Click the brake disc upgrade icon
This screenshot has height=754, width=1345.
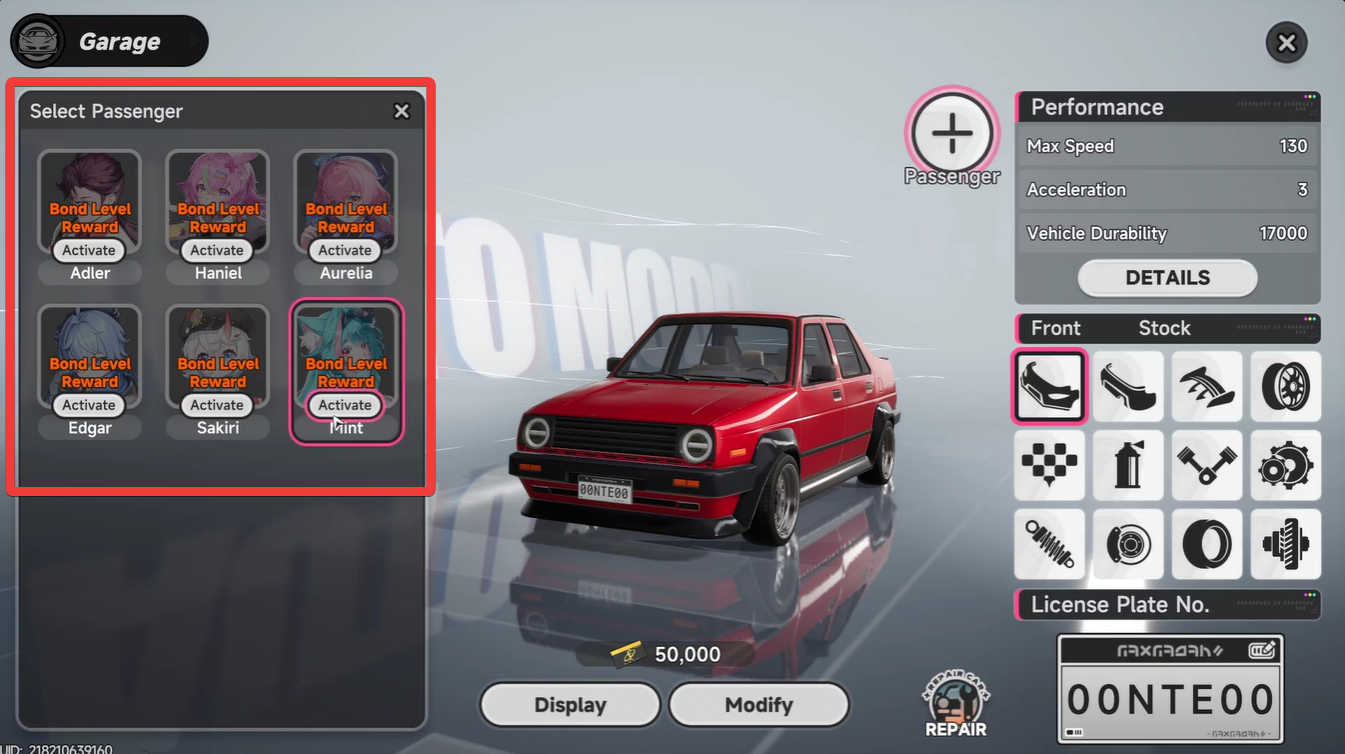[x=1128, y=544]
